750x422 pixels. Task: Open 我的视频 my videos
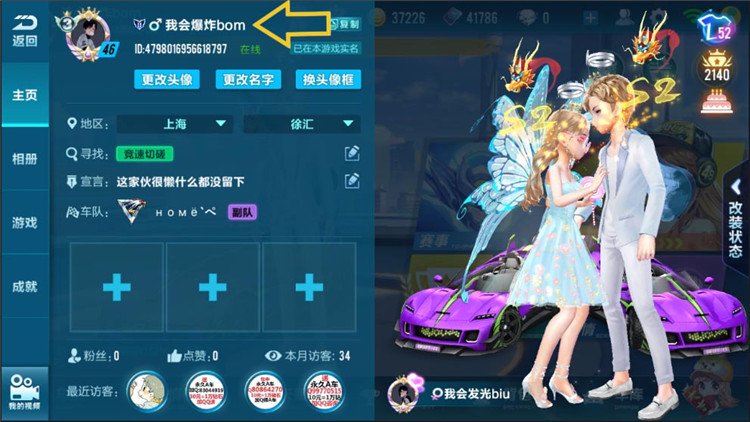[24, 392]
